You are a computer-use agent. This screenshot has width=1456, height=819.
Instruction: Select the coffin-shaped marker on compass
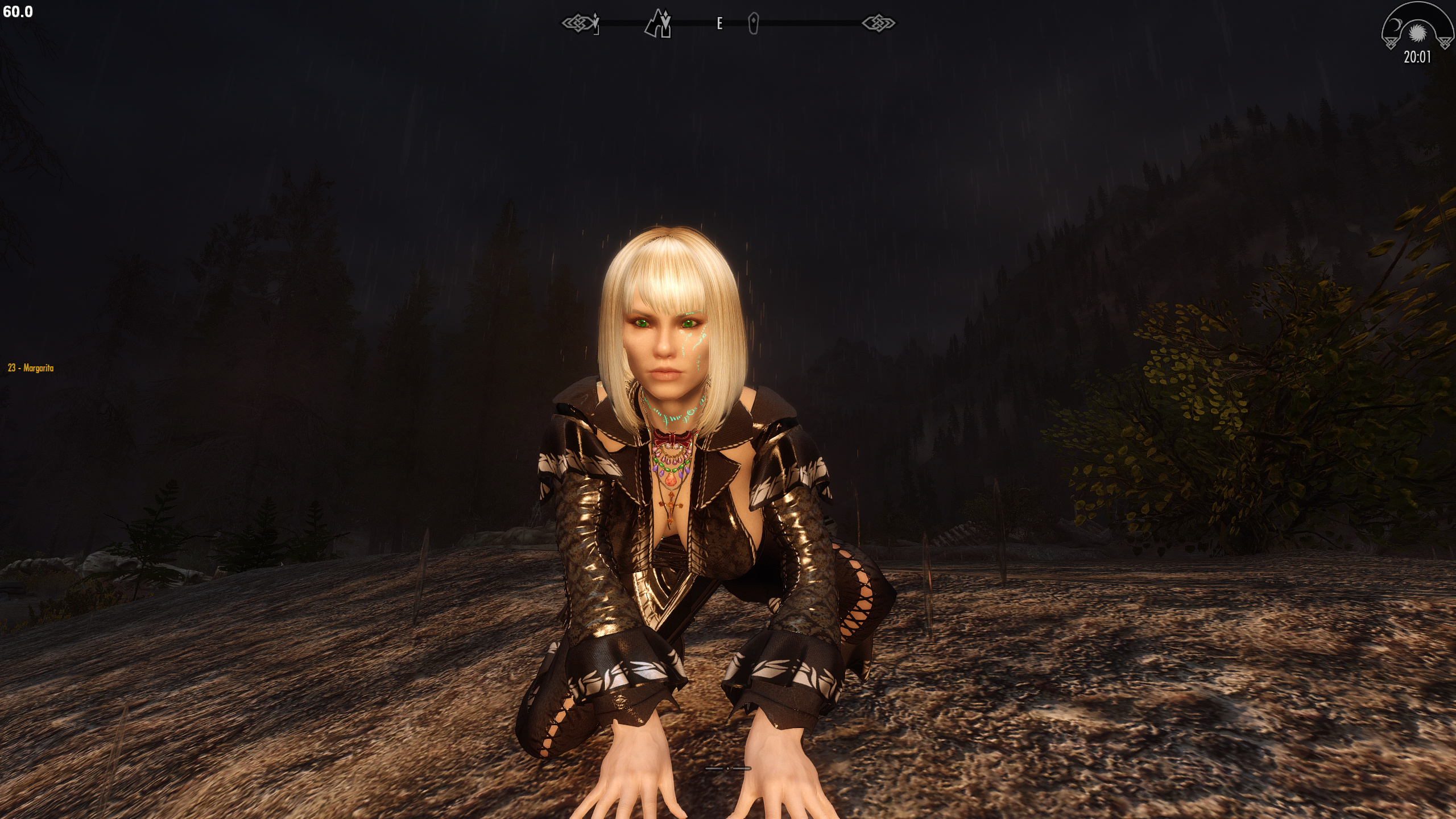pyautogui.click(x=754, y=24)
